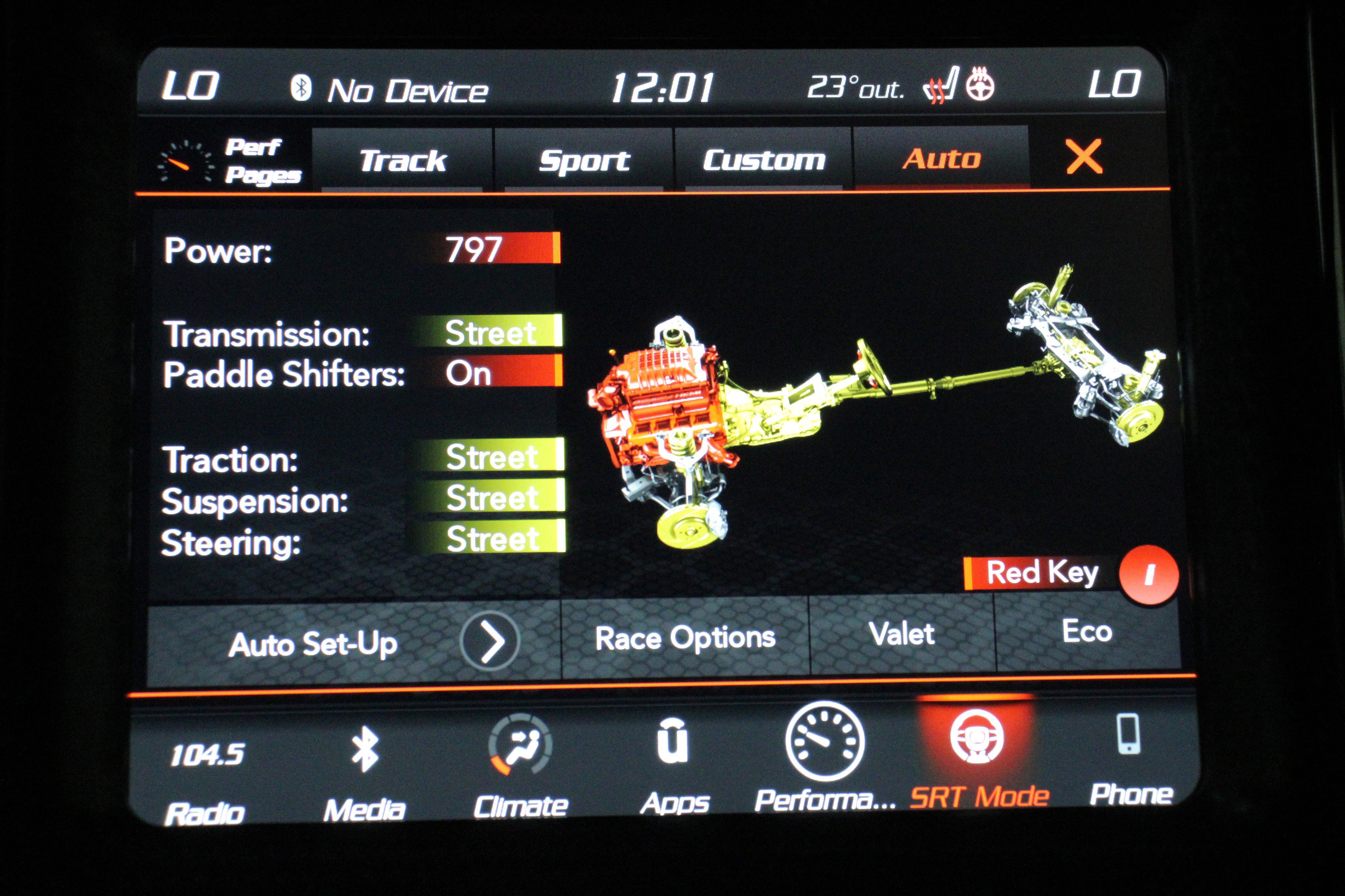Open the Custom mode tab
The image size is (1345, 896).
[x=764, y=160]
